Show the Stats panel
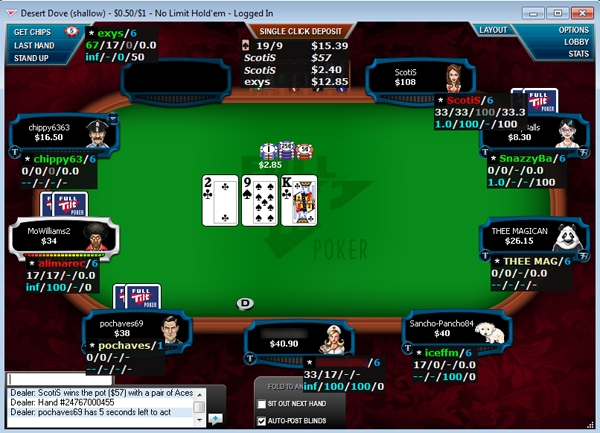The width and height of the screenshot is (600, 433). 578,54
